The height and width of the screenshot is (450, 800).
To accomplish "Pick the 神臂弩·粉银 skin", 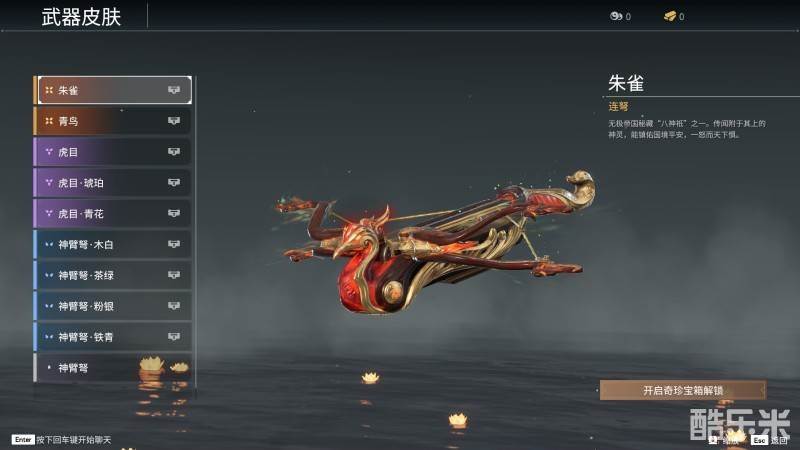I will pos(114,306).
